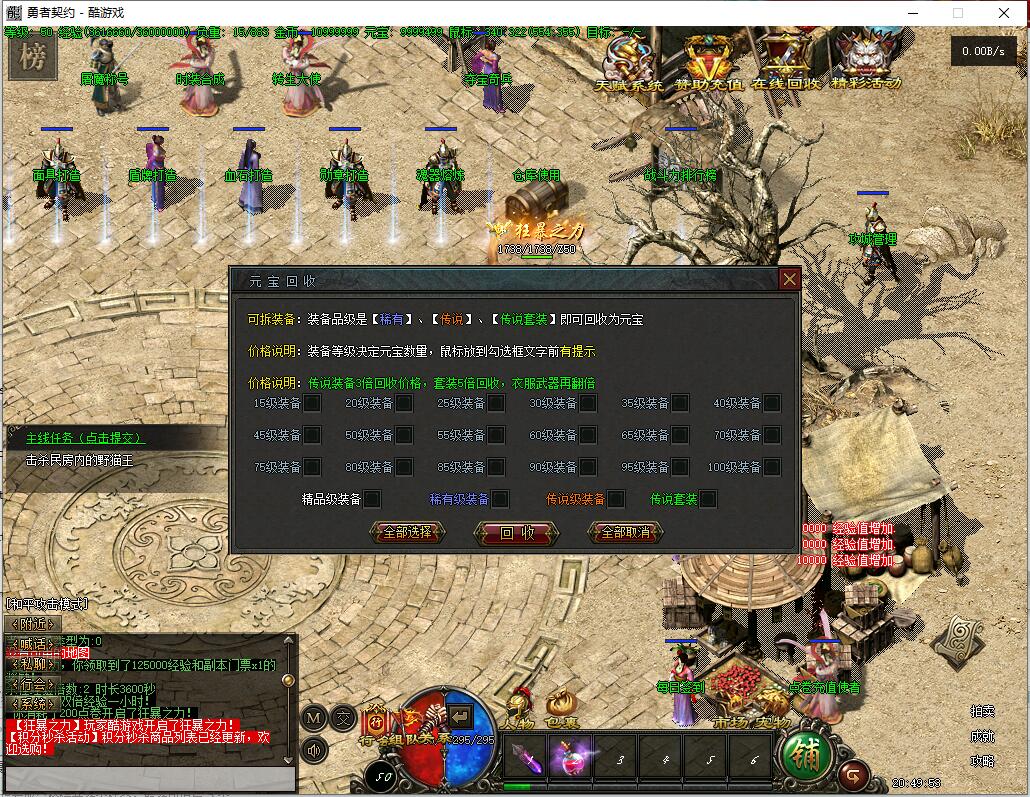Click the 全部取消 deselect-all button
The width and height of the screenshot is (1030, 797).
click(625, 533)
